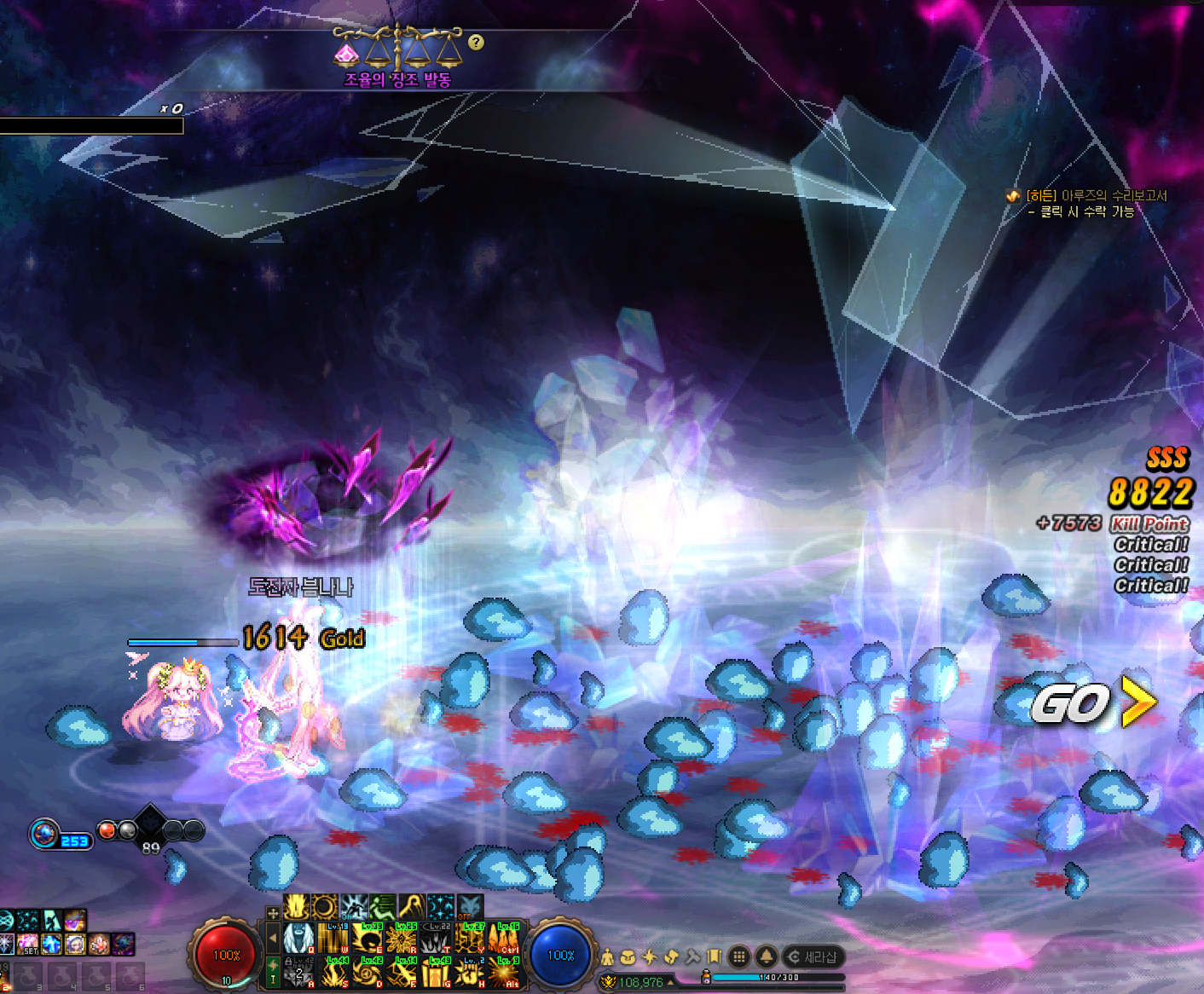Open the bell notification button
This screenshot has height=994, width=1204.
767,956
